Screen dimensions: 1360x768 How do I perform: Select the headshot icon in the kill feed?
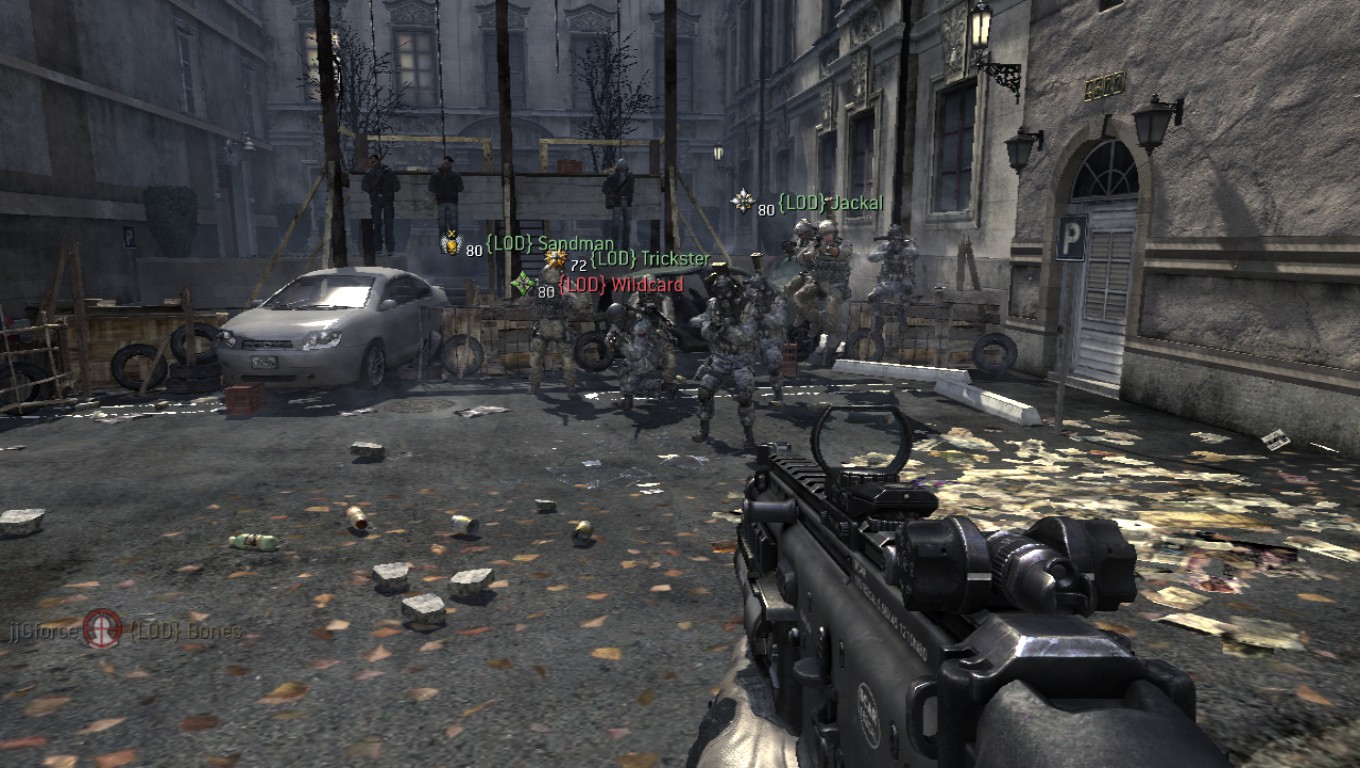(x=102, y=629)
